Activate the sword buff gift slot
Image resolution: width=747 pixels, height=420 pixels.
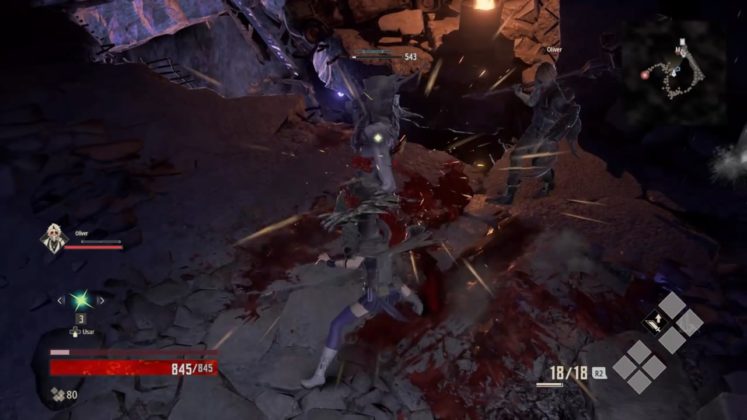click(655, 322)
